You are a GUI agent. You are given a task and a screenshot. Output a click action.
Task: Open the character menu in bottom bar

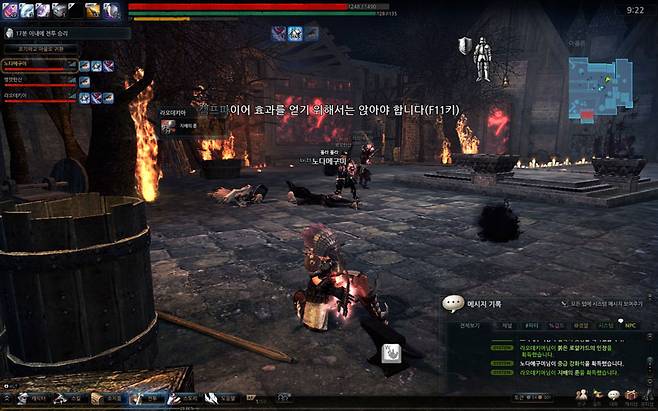31,398
